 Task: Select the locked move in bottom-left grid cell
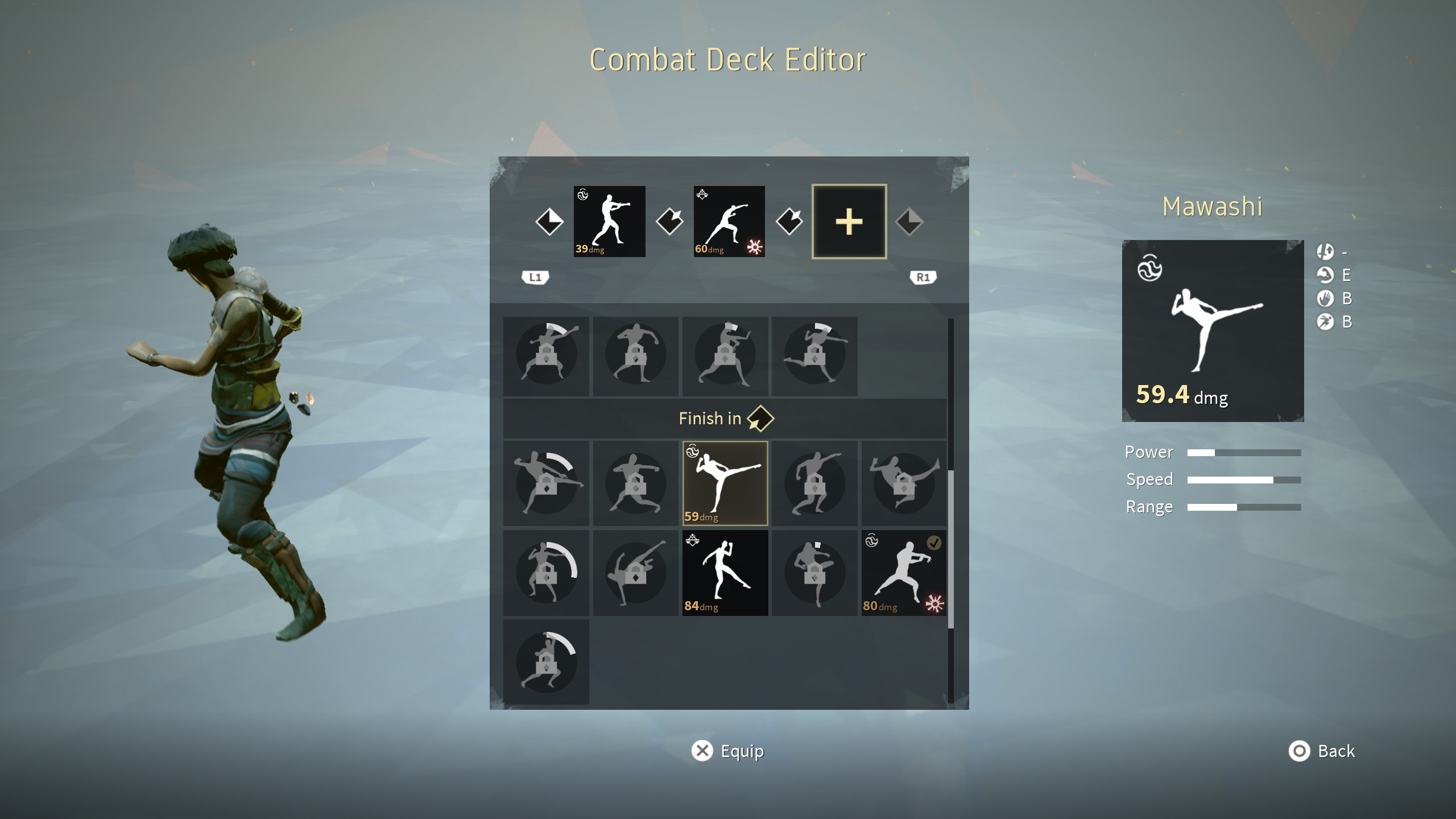point(546,660)
